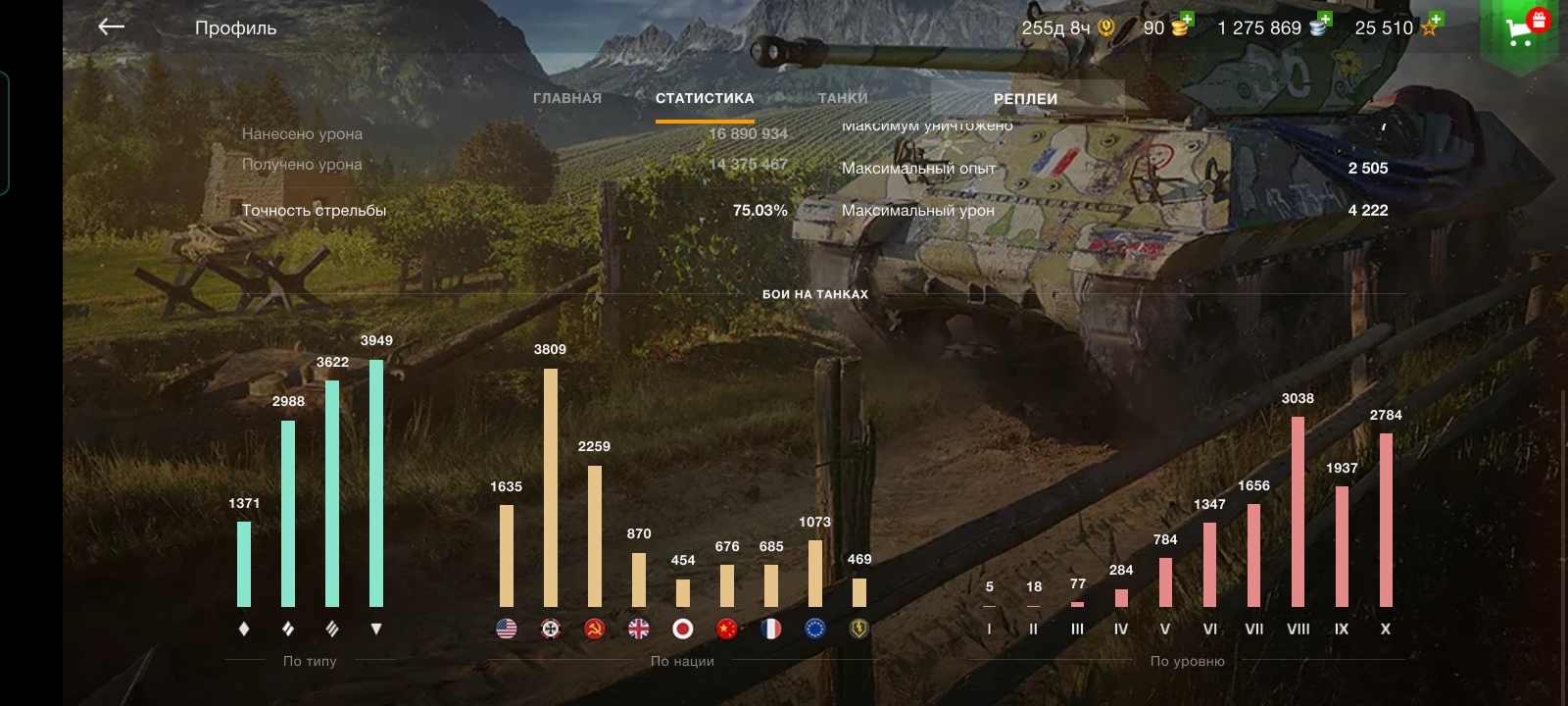This screenshot has width=1568, height=706.
Task: Open the Статистика tab
Action: tap(705, 98)
